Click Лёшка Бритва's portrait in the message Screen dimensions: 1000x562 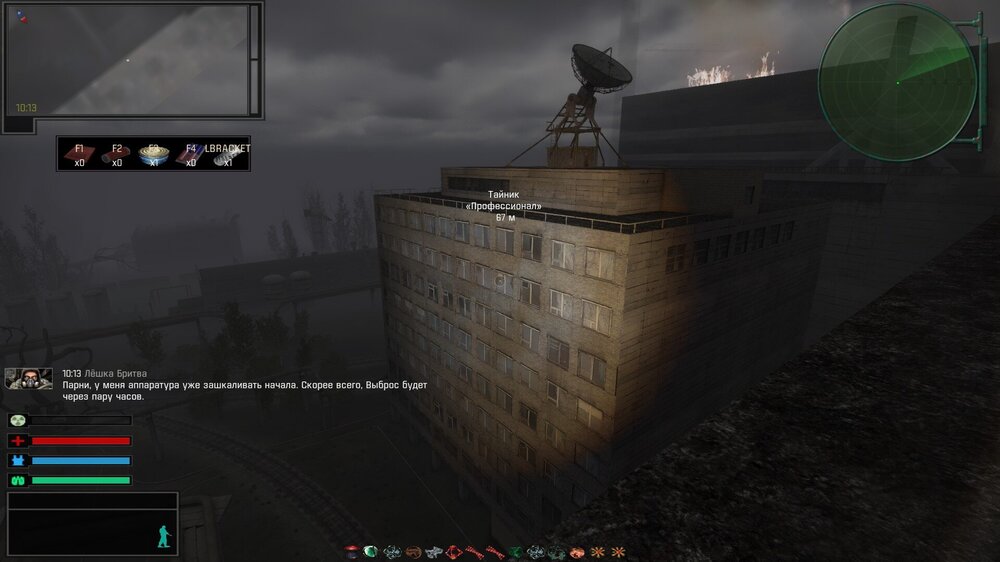pos(28,378)
